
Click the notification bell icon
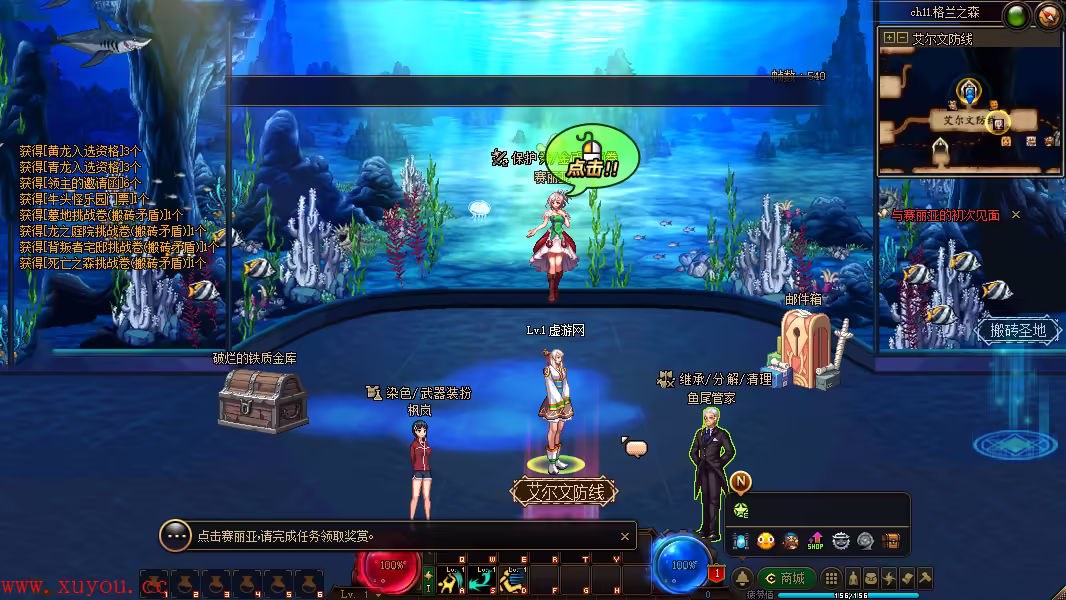742,578
